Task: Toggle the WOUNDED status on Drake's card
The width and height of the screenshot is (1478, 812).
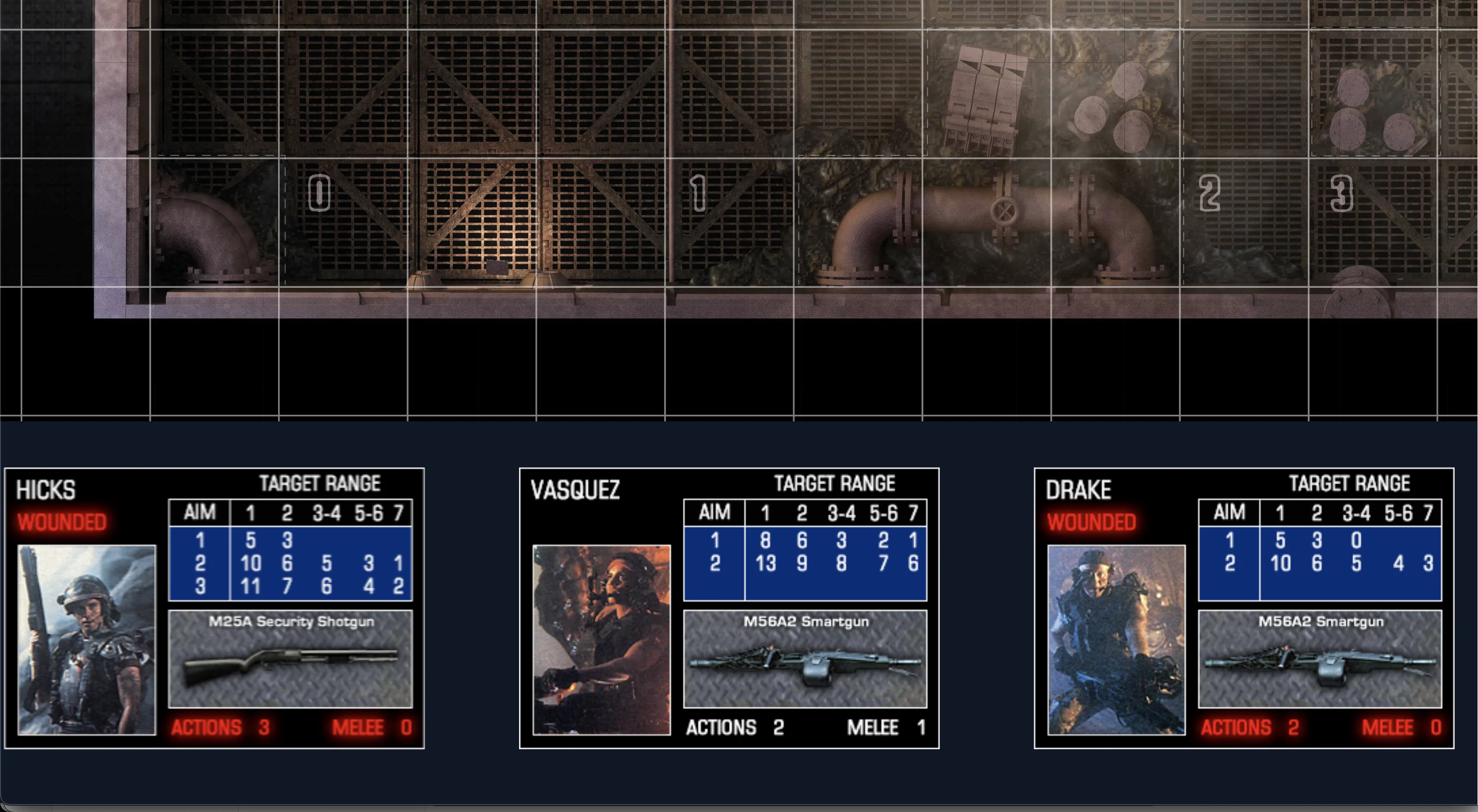Action: pyautogui.click(x=1092, y=522)
